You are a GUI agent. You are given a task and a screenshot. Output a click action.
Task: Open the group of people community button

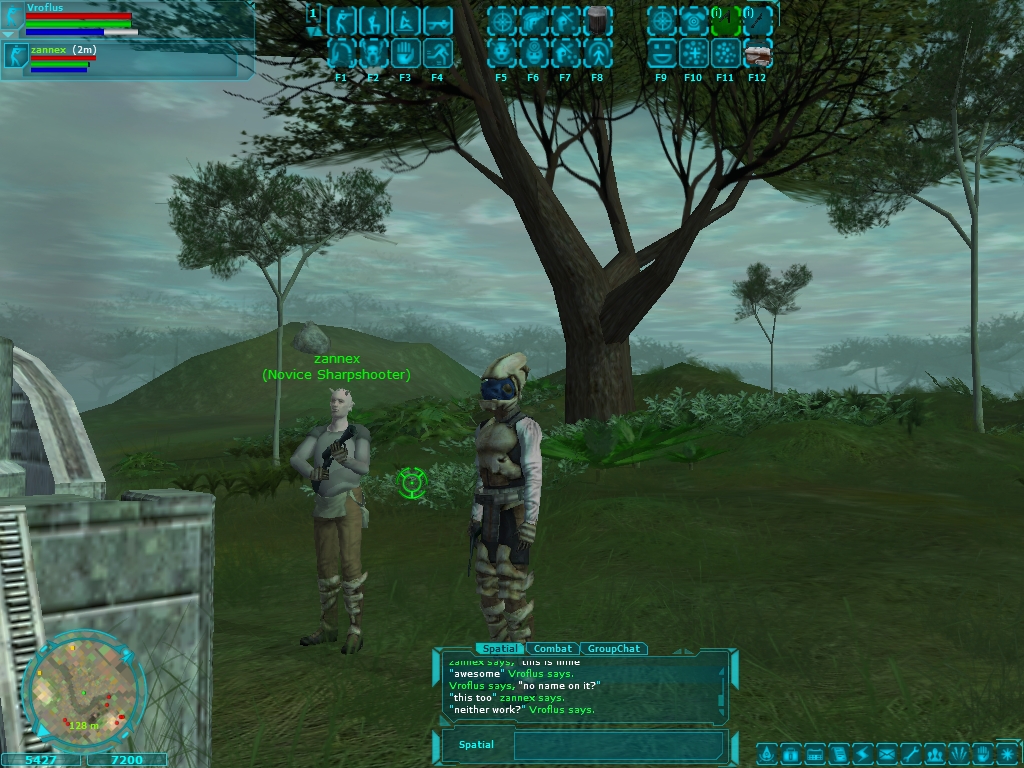[x=935, y=753]
